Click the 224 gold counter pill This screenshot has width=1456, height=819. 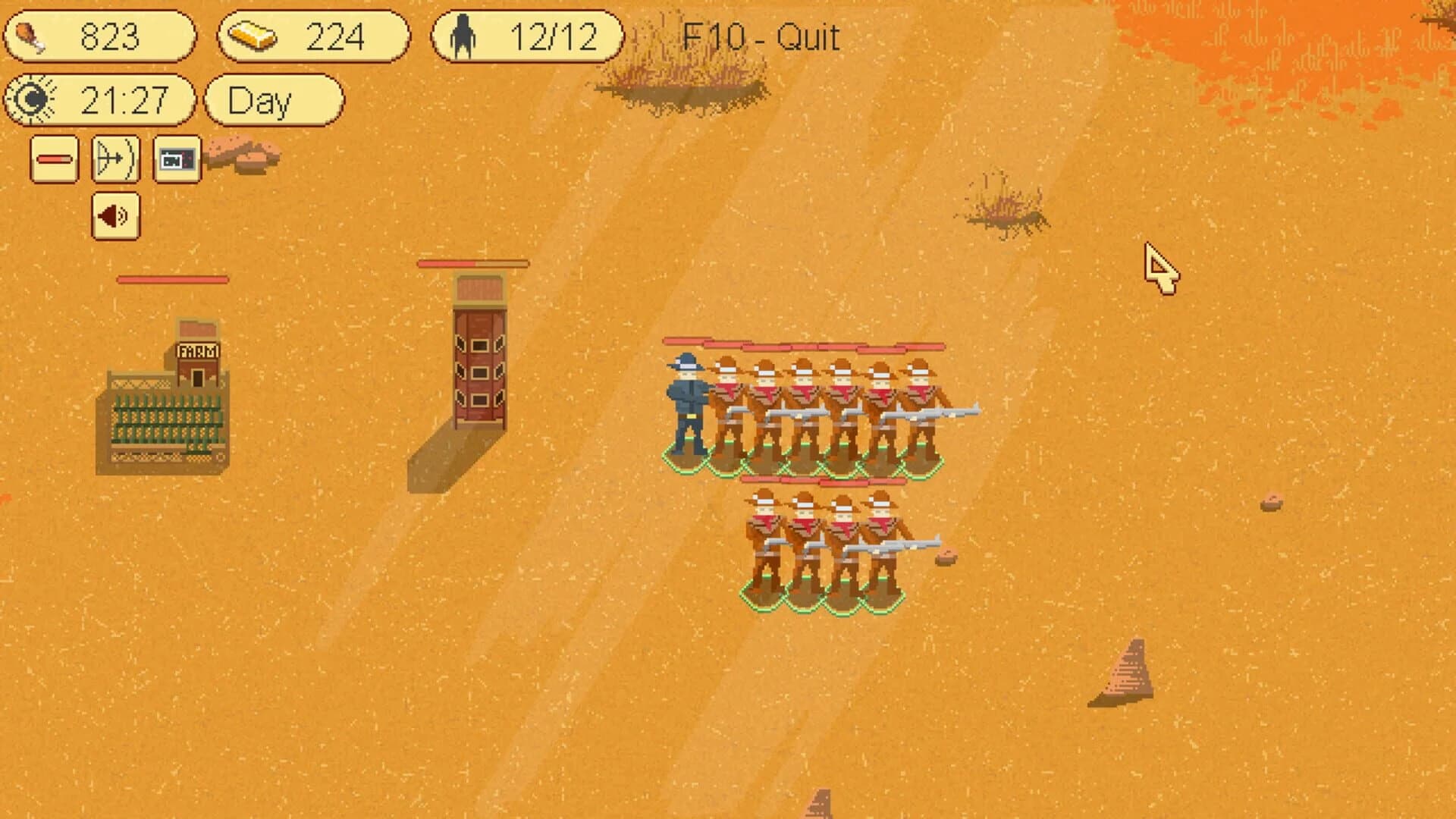click(315, 34)
